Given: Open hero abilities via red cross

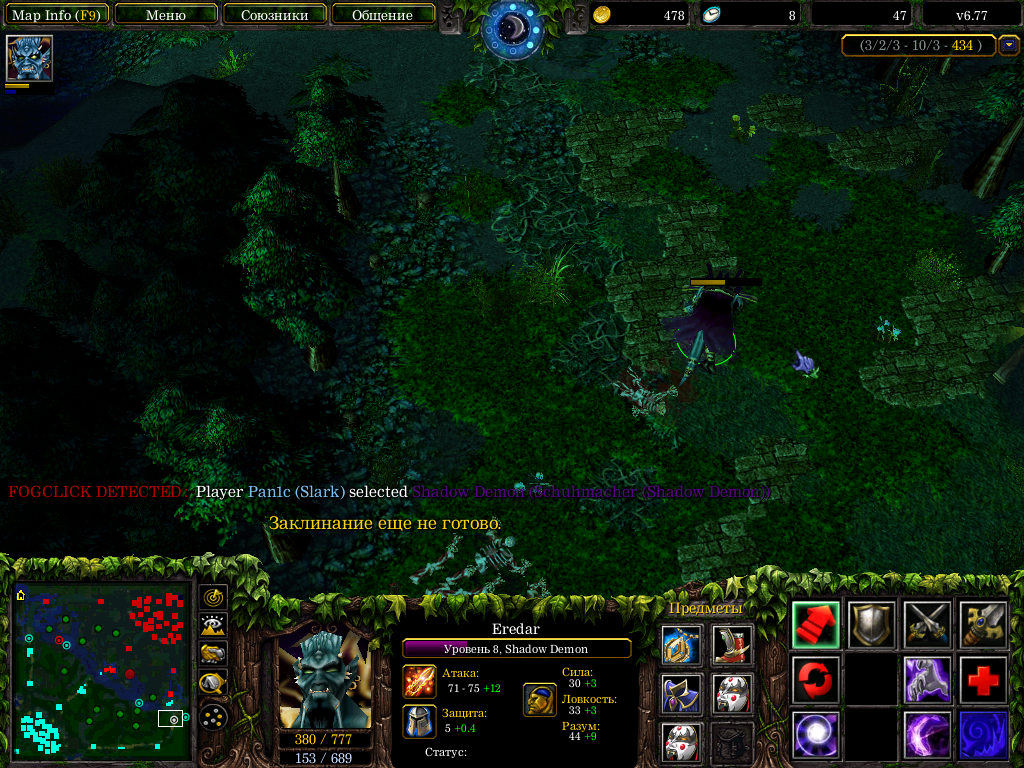Looking at the screenshot, I should click(983, 680).
